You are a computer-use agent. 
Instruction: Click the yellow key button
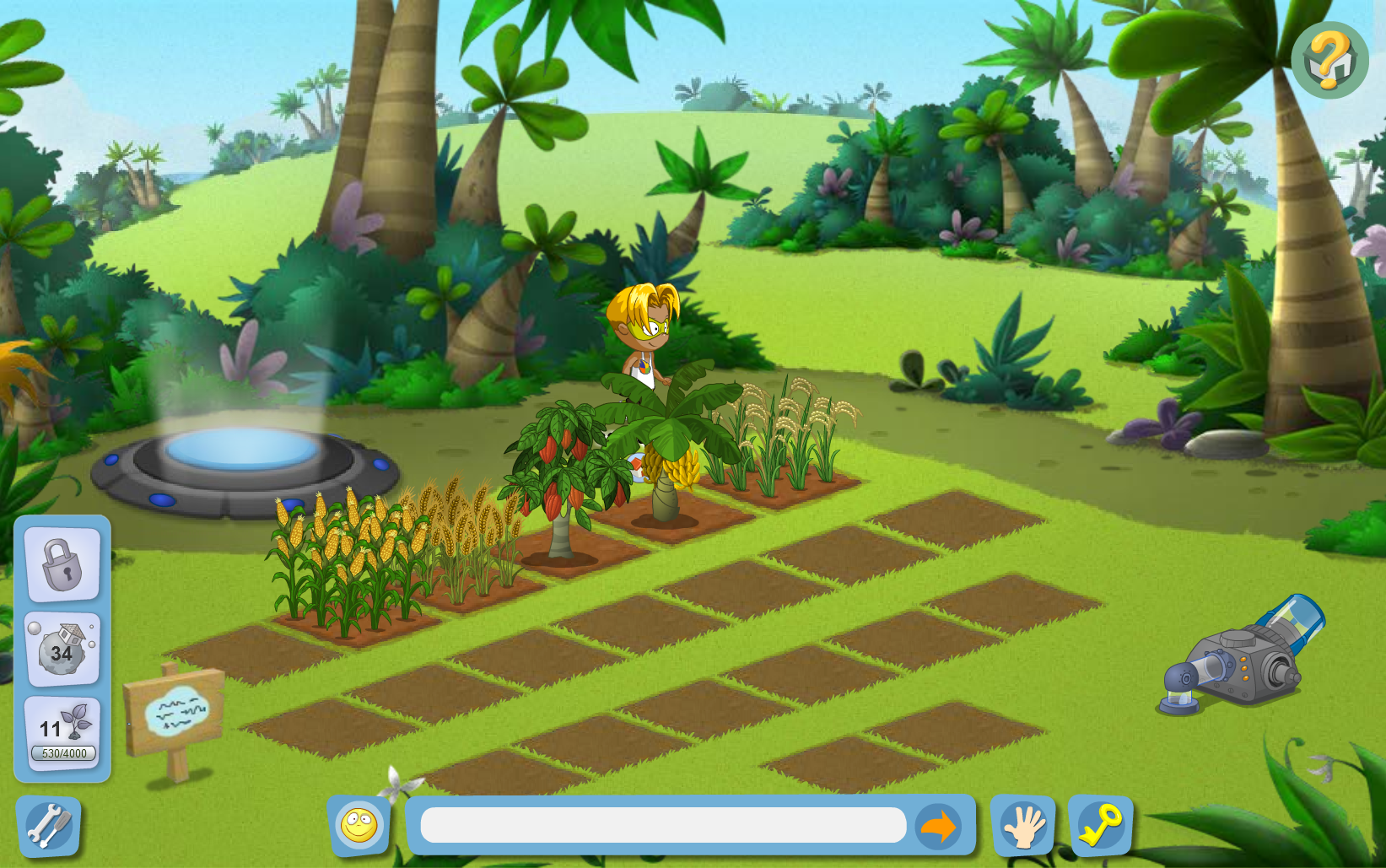point(1101,825)
